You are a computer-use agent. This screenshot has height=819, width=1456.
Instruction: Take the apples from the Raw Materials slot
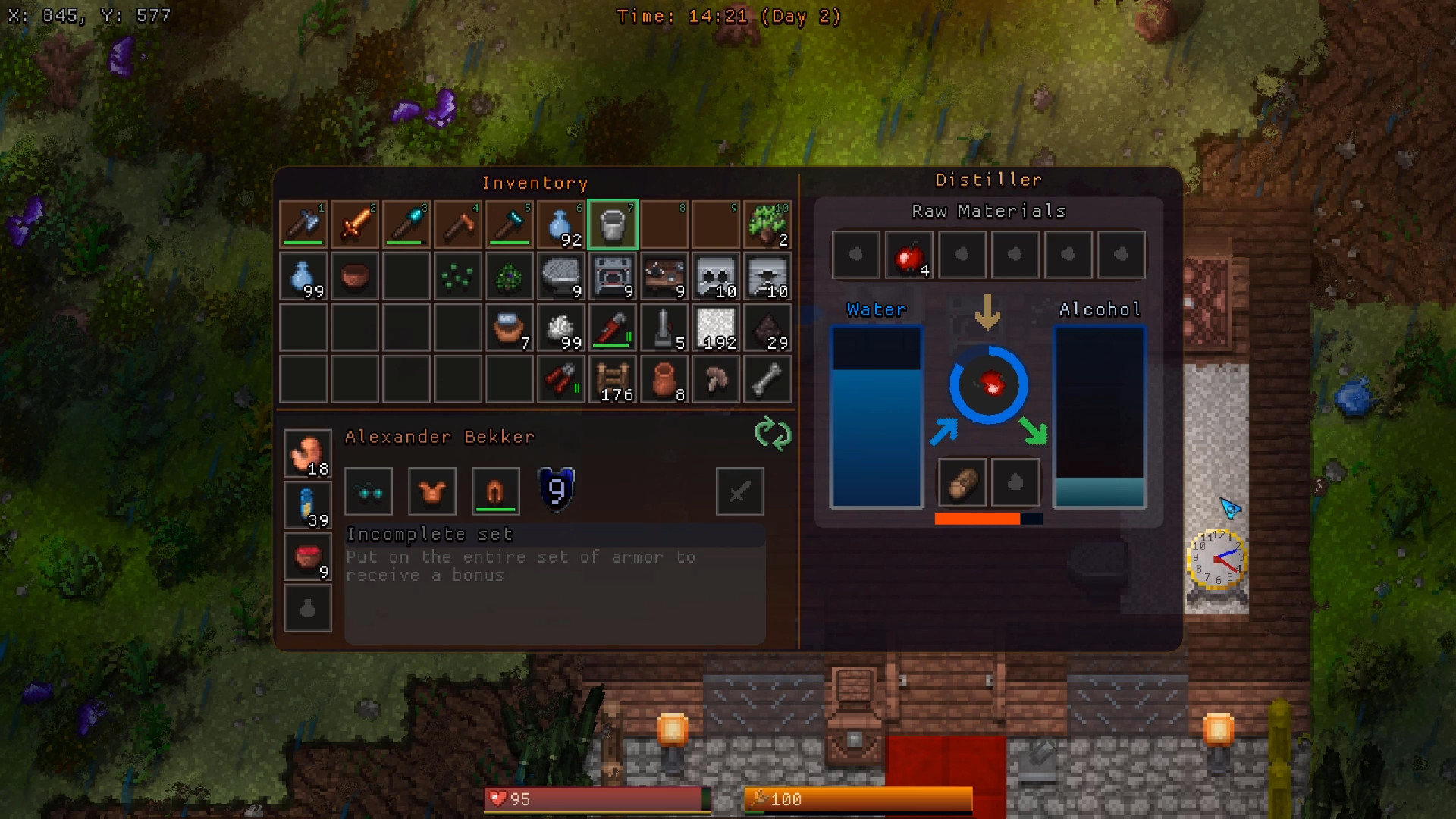pyautogui.click(x=908, y=255)
